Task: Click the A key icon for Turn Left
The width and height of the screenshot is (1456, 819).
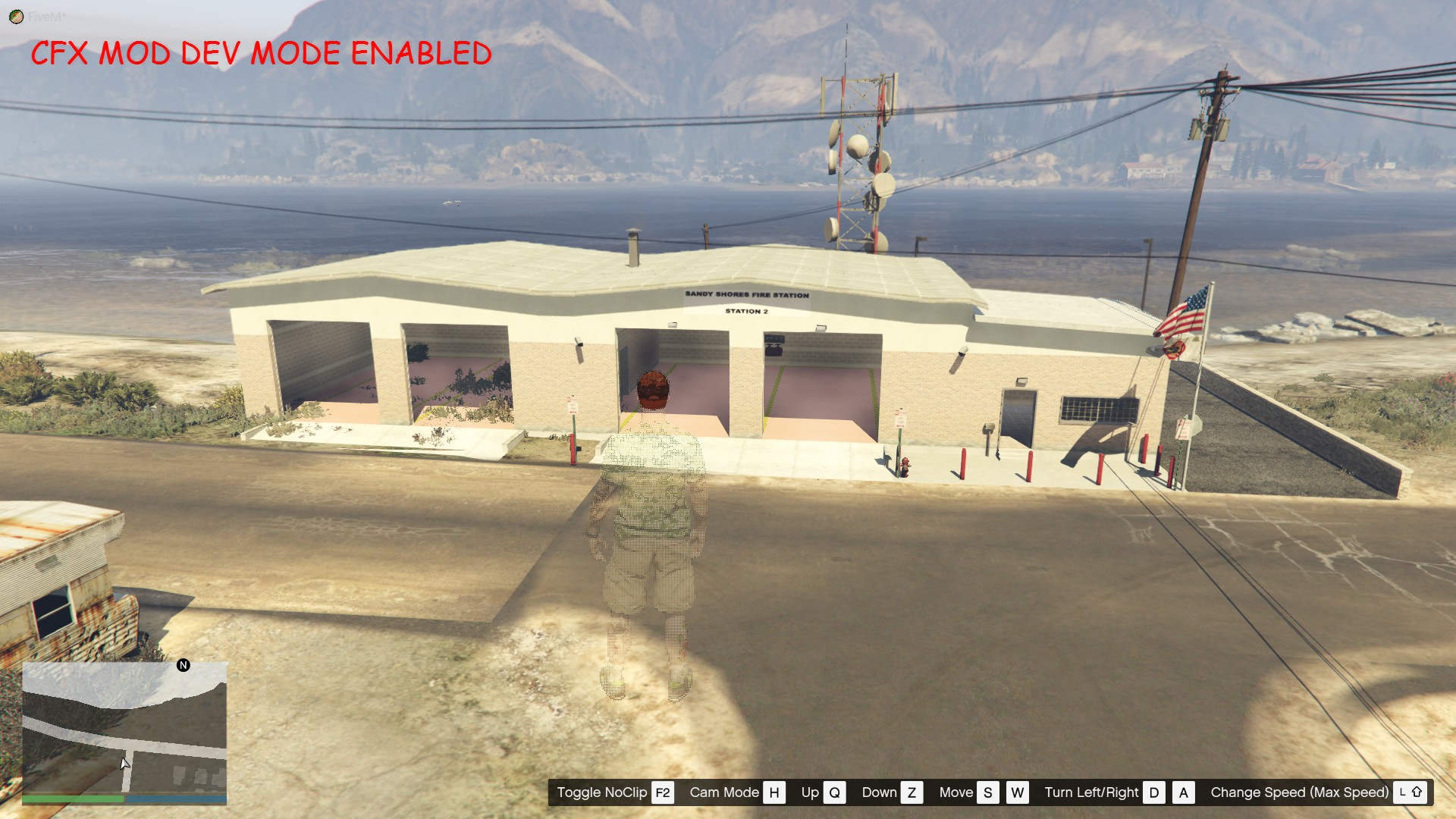Action: point(1184,792)
